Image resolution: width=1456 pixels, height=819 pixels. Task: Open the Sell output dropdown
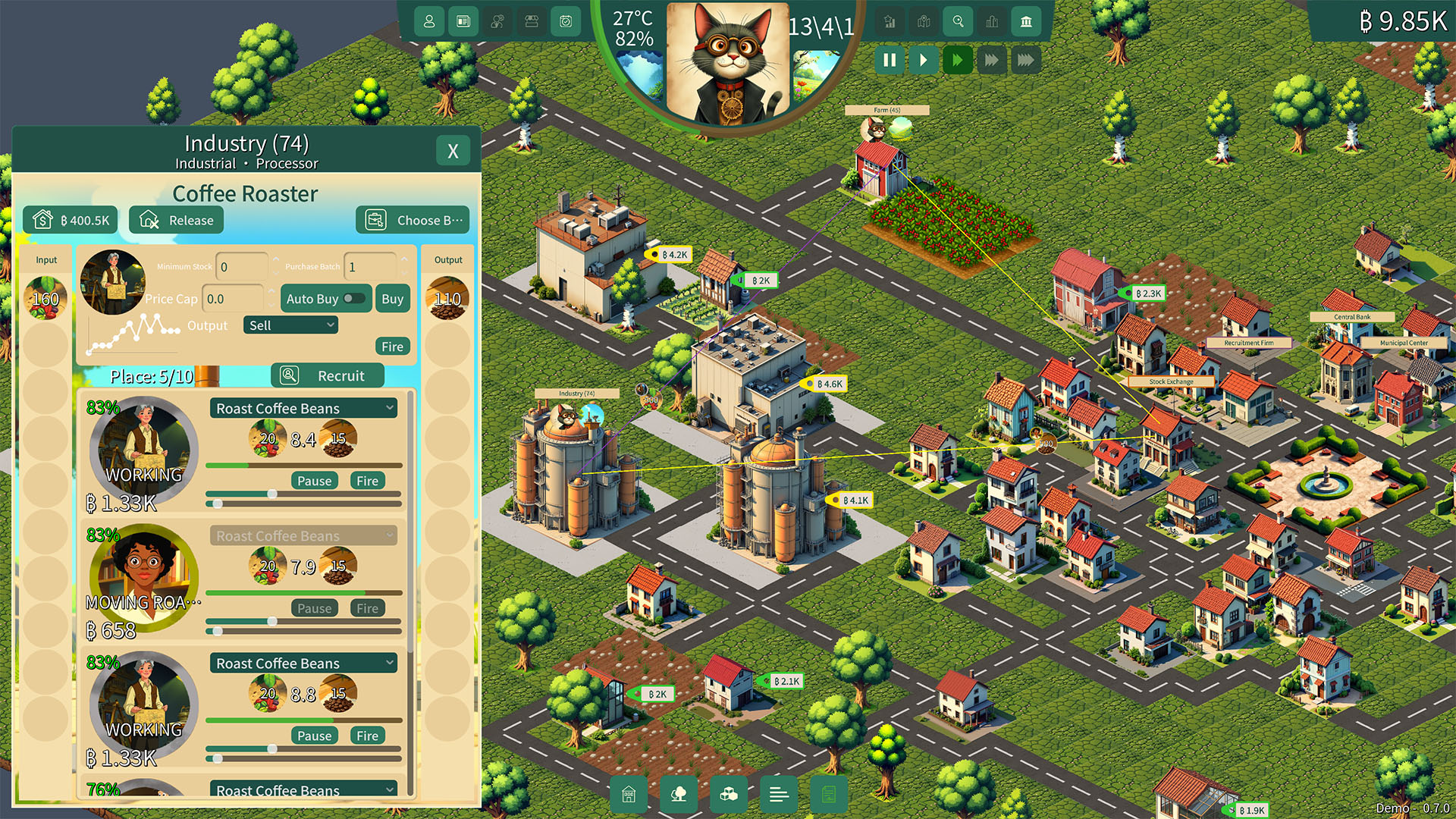[290, 325]
